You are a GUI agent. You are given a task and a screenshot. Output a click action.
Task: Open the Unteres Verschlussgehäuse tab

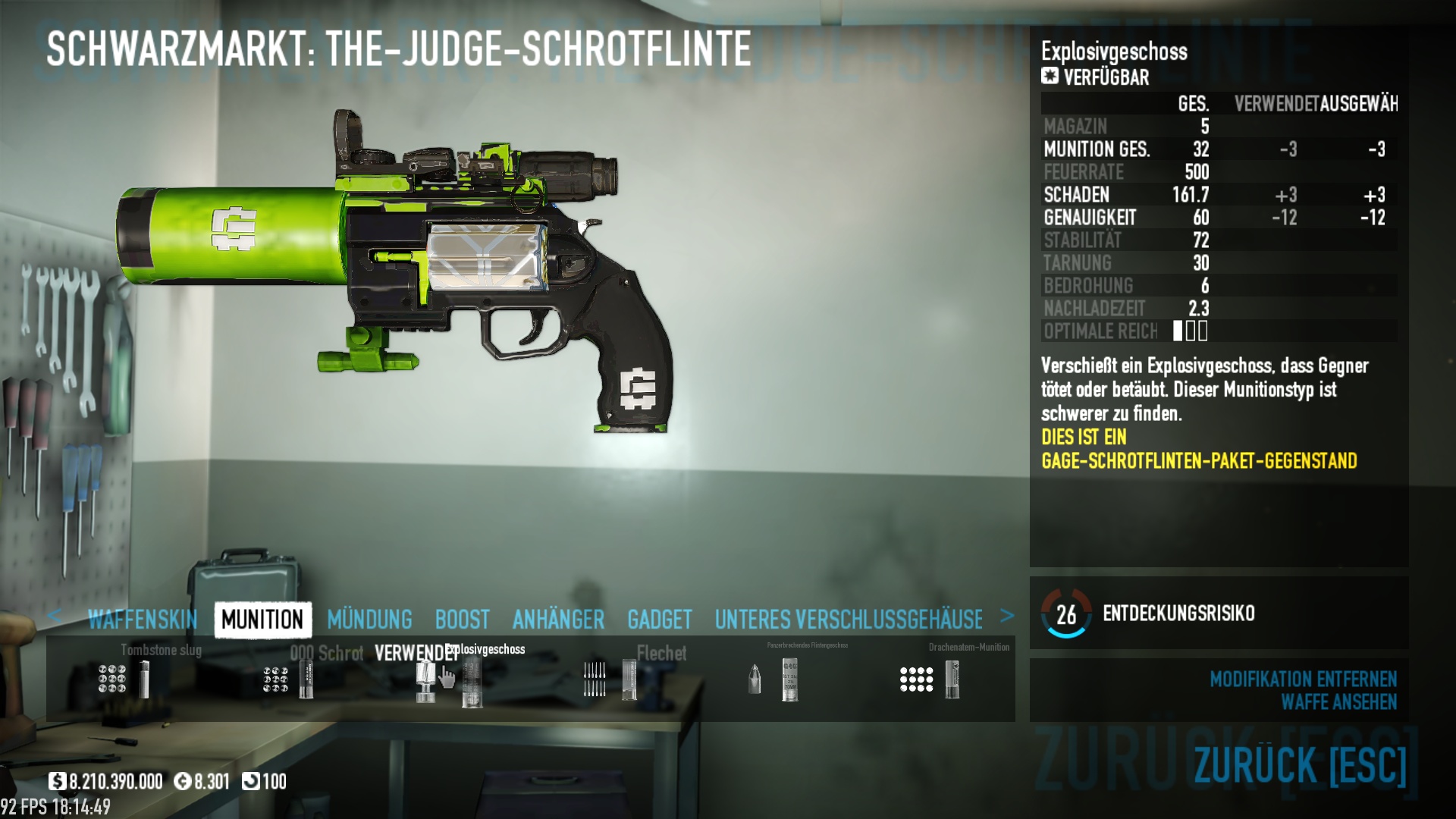[x=848, y=620]
